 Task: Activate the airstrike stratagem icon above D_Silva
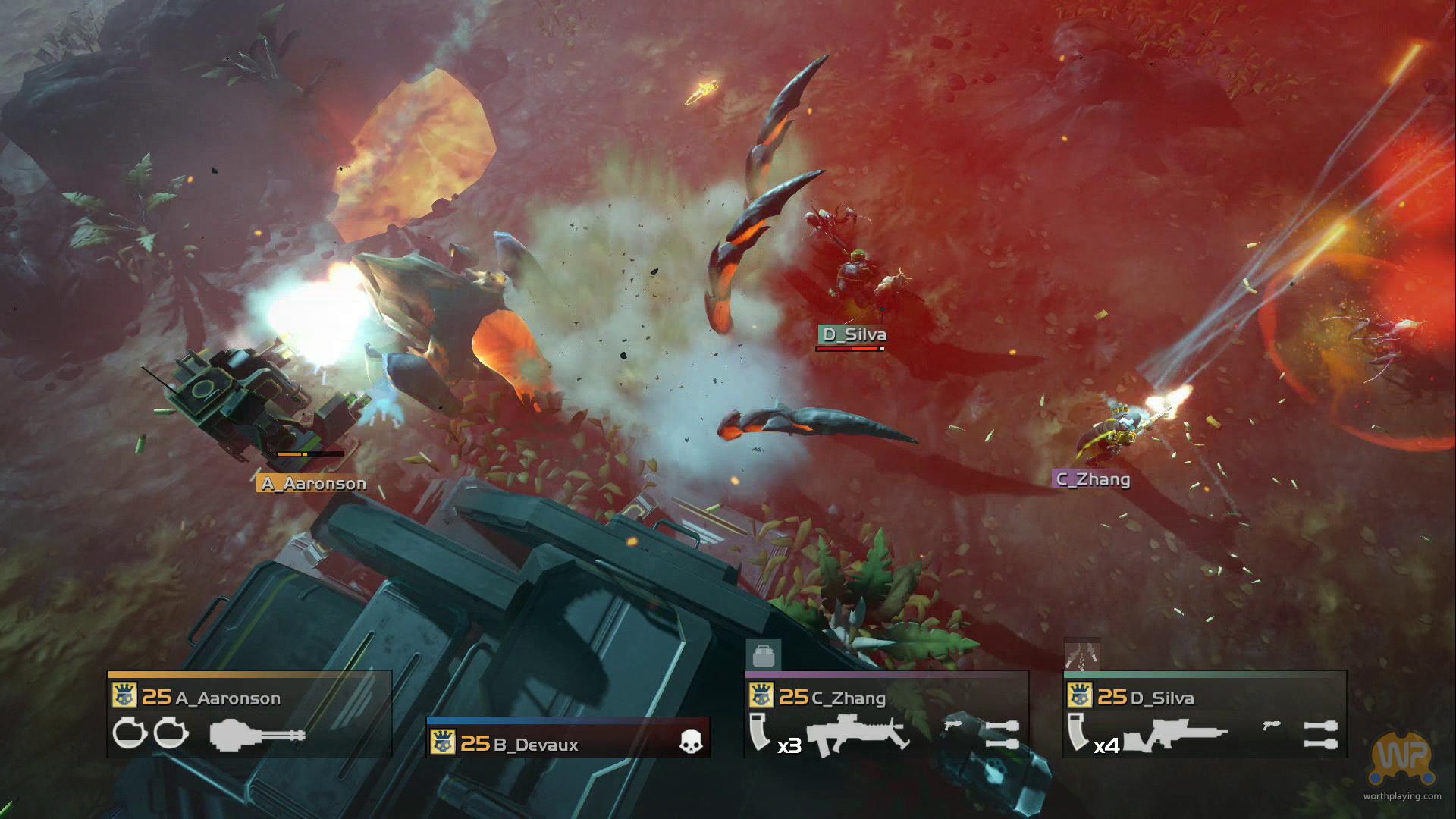point(1081,654)
